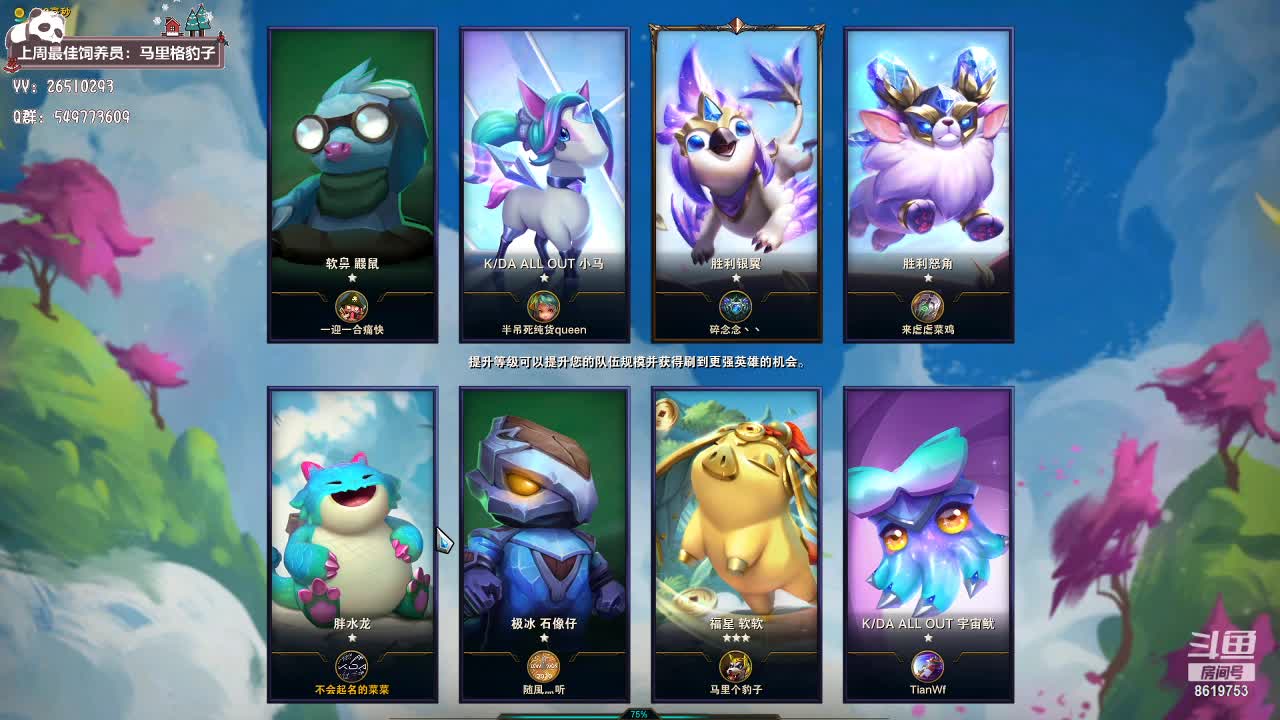Open 半吊死纯货queen's profile icon
Viewport: 1280px width, 720px height.
coord(544,306)
